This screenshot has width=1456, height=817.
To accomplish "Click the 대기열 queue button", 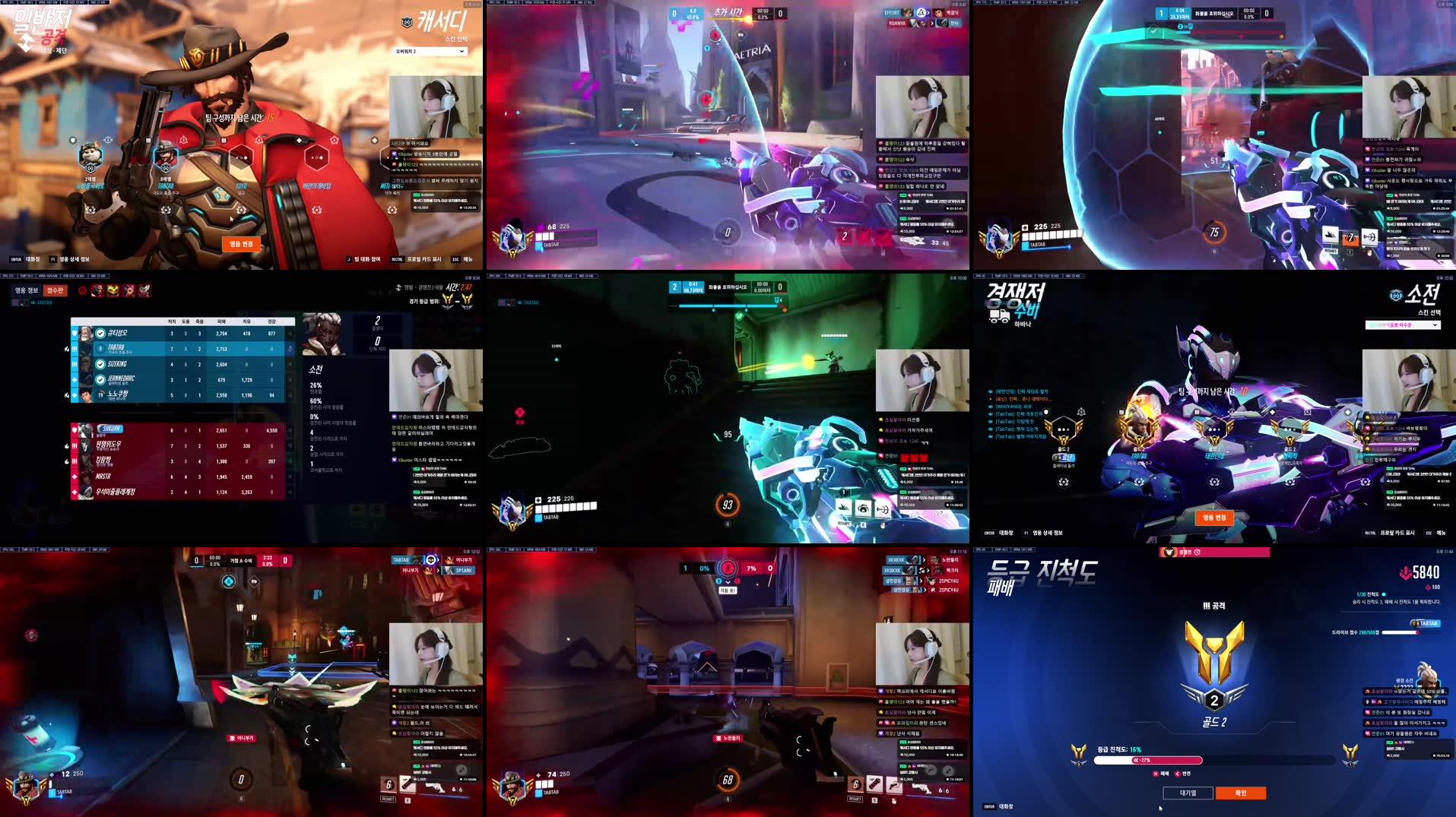I will [x=1189, y=793].
